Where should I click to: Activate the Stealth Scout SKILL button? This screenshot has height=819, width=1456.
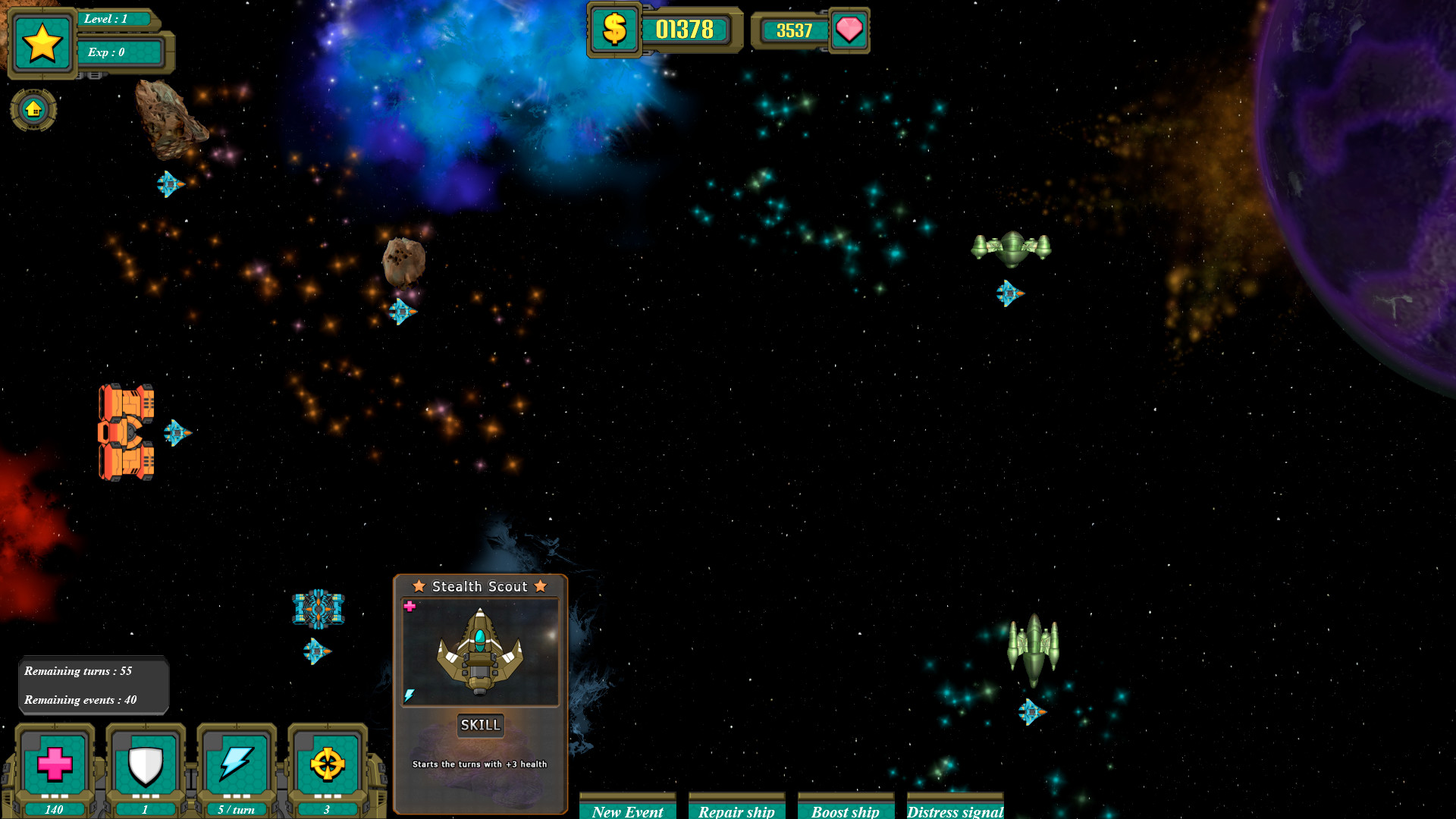pos(480,725)
